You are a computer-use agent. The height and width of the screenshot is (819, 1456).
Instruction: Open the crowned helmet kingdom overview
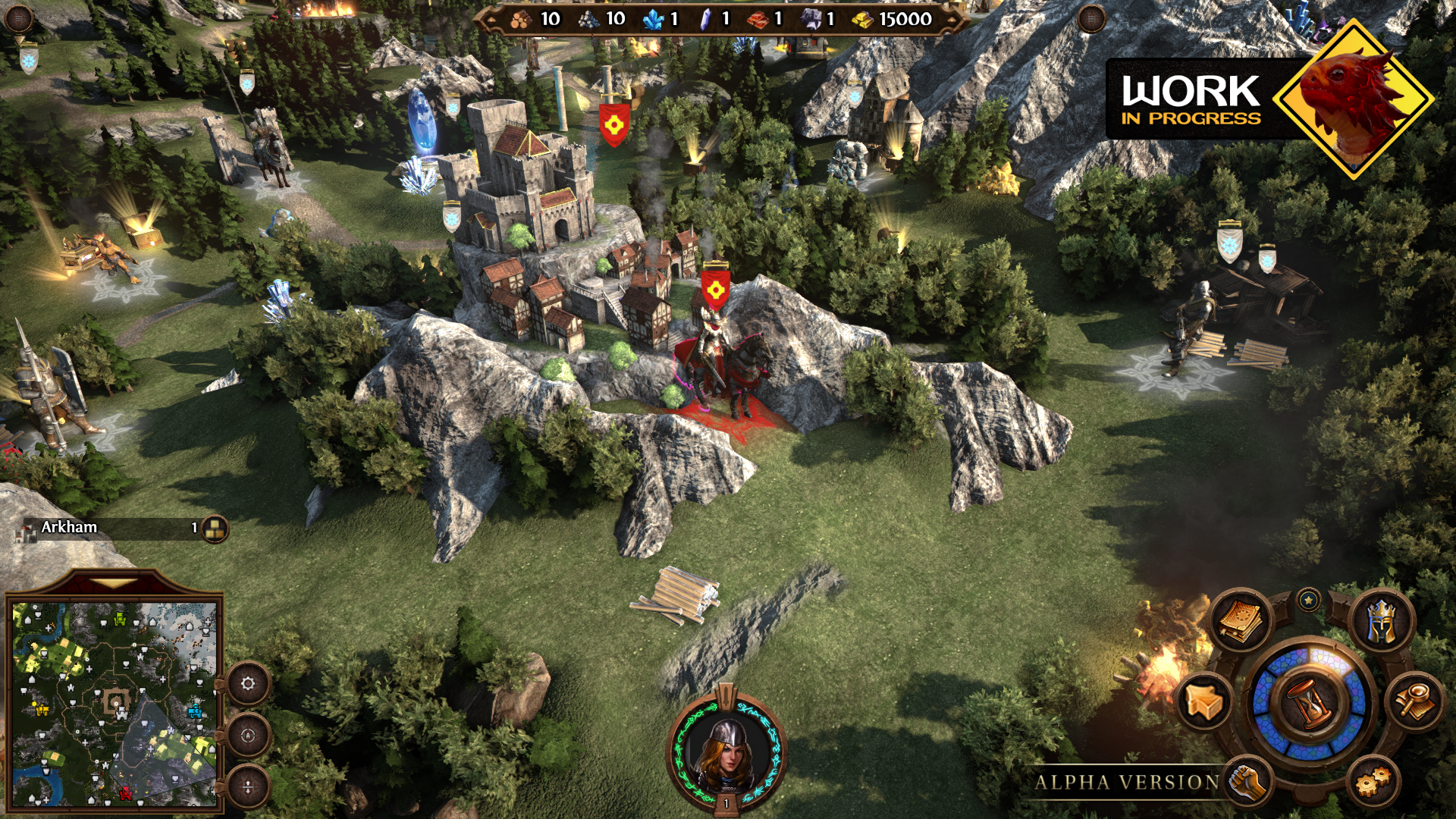click(1382, 621)
